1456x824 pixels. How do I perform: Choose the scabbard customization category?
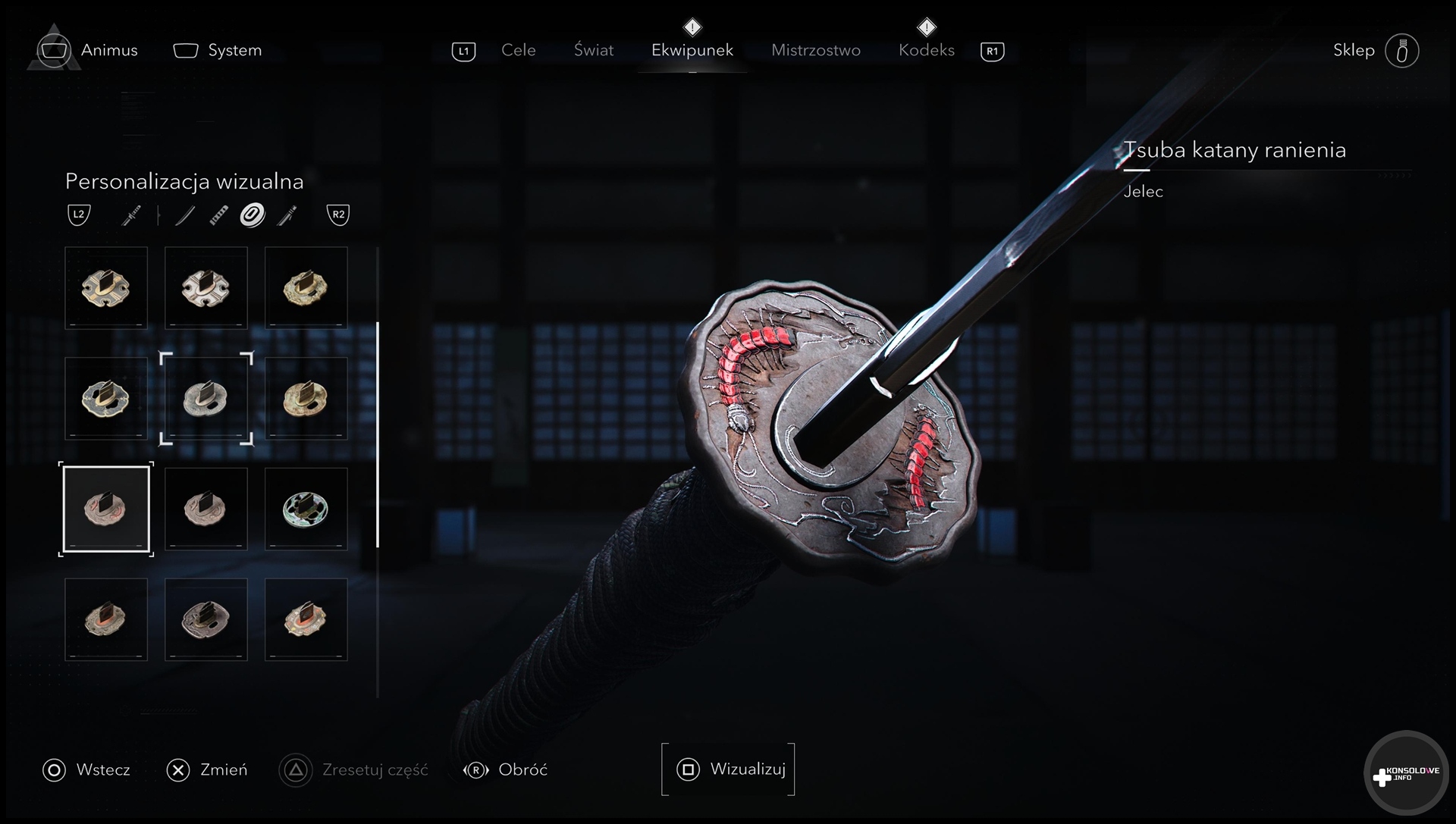pyautogui.click(x=287, y=215)
